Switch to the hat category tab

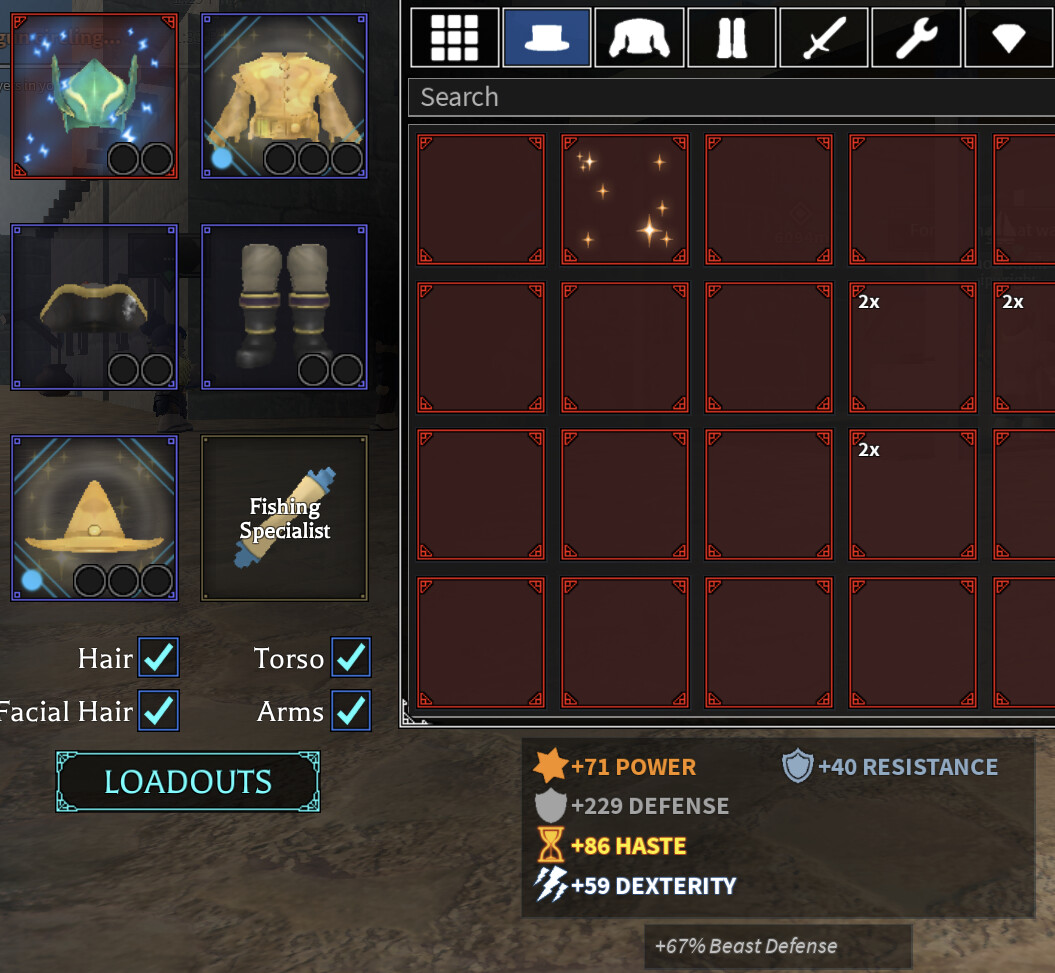(x=546, y=37)
